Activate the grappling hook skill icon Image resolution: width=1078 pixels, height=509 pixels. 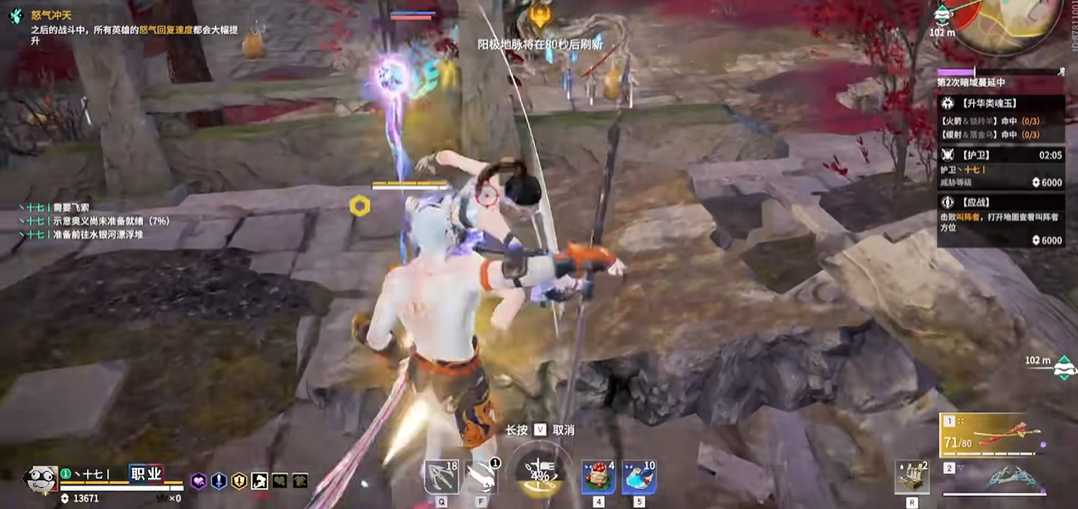coord(440,477)
